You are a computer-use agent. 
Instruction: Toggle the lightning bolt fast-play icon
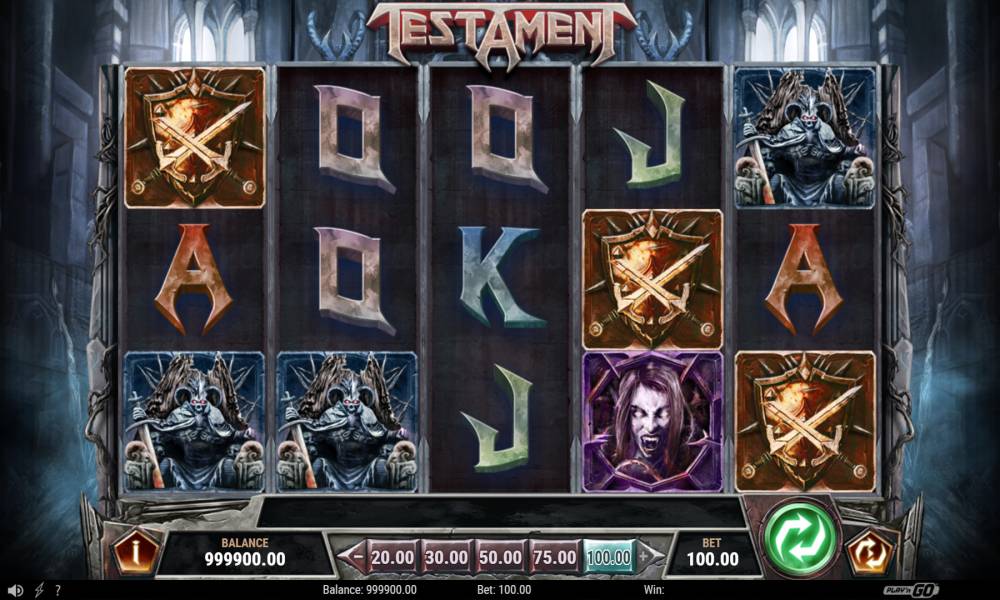tap(39, 590)
